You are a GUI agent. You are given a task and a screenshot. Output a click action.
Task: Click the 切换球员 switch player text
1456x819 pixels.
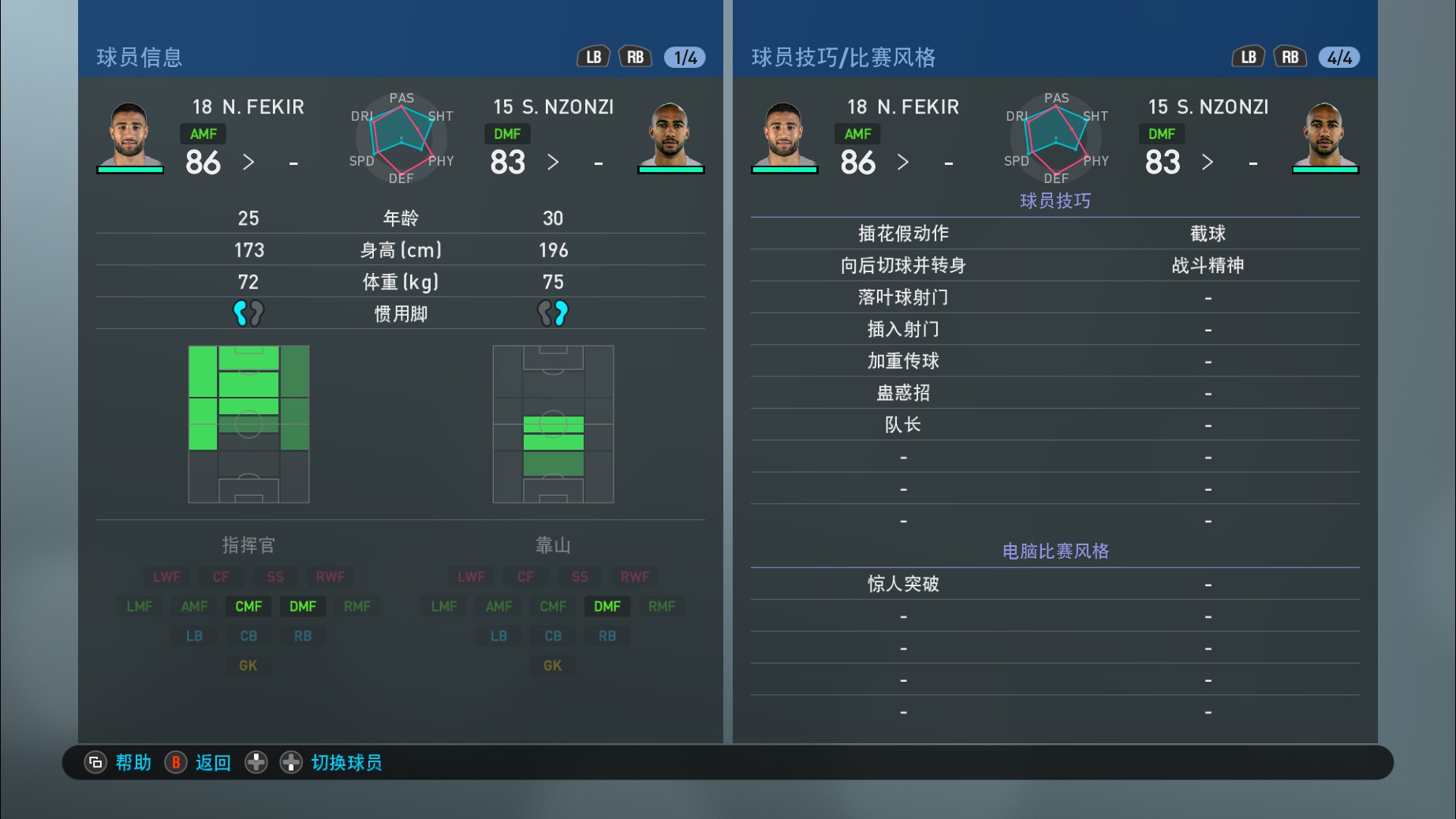coord(347,762)
